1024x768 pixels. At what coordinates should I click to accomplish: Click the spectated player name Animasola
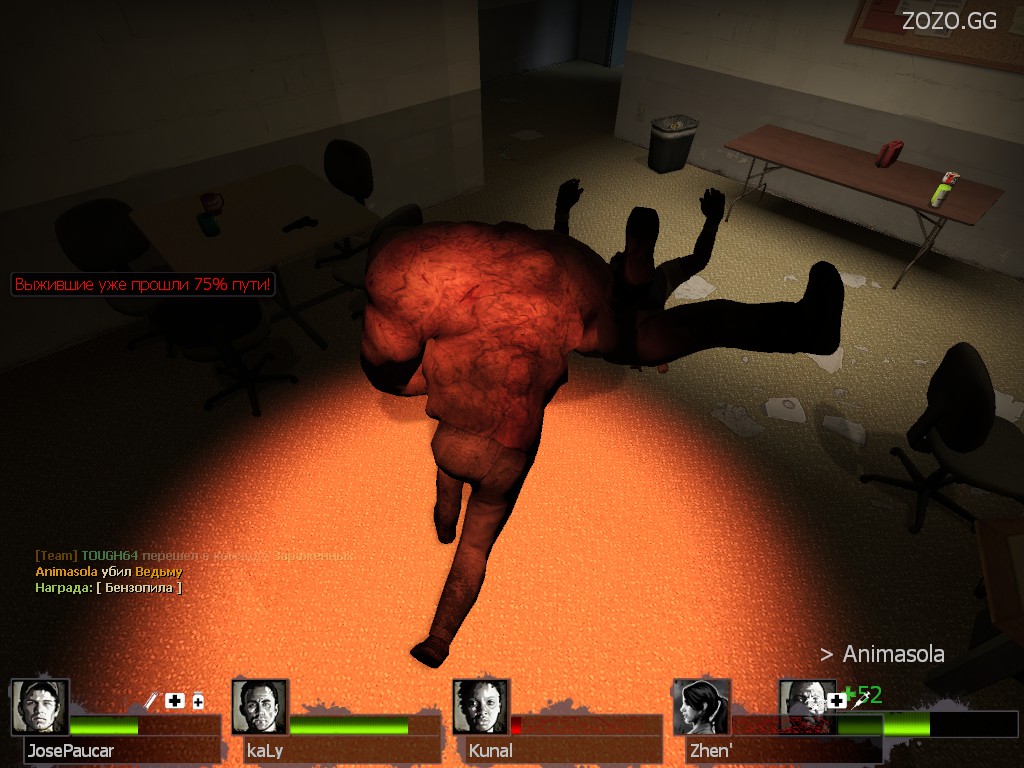click(893, 654)
